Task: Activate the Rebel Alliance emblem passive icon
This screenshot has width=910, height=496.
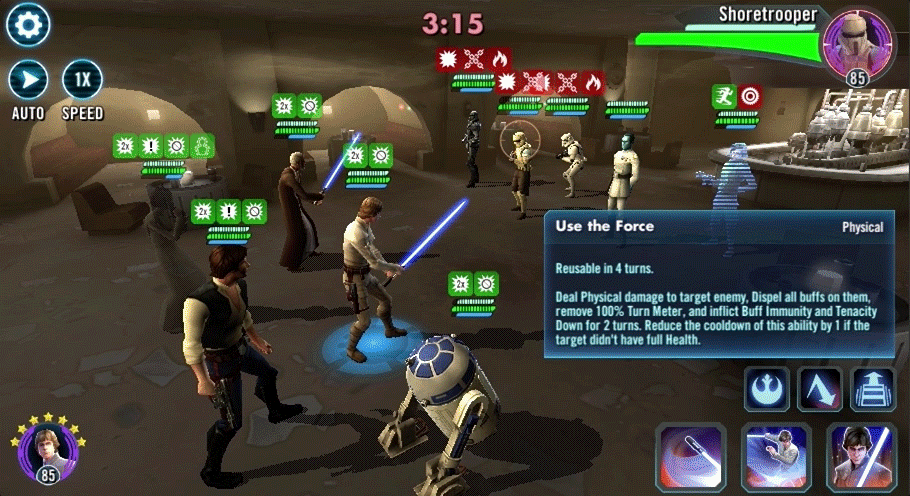Action: (766, 389)
